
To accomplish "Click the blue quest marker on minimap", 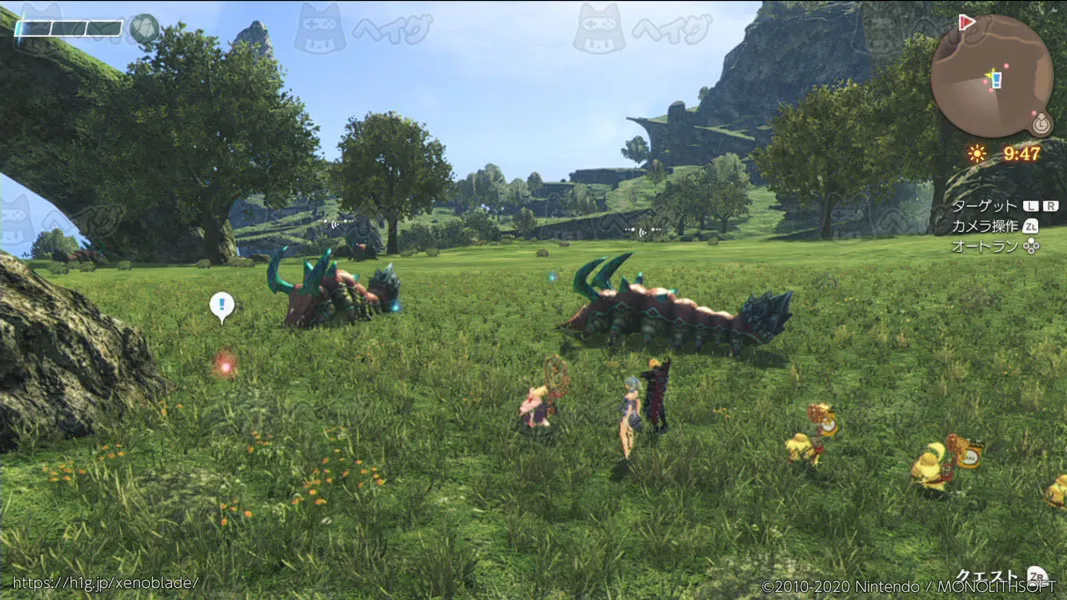I will coord(994,78).
